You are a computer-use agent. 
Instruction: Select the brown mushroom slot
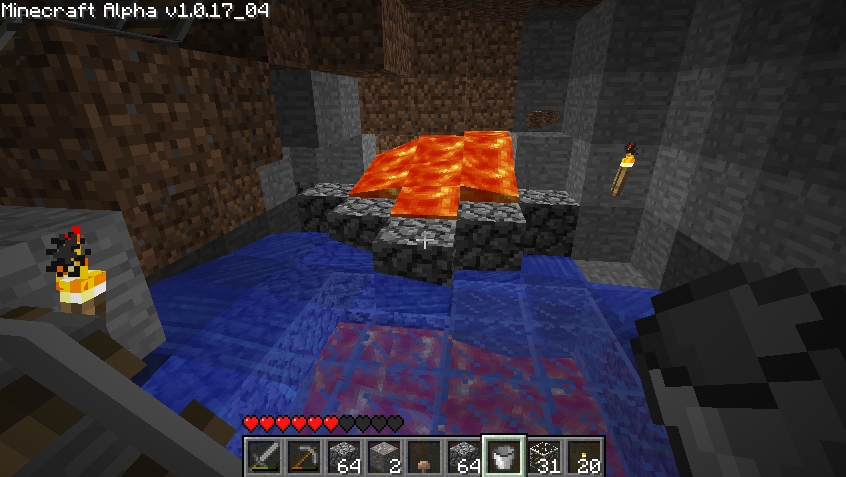point(423,456)
